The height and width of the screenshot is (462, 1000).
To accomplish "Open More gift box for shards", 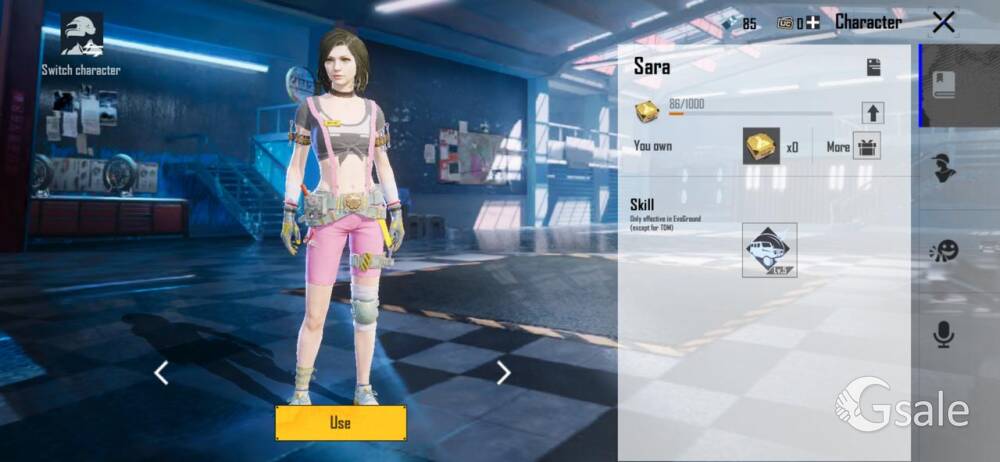I will click(865, 146).
